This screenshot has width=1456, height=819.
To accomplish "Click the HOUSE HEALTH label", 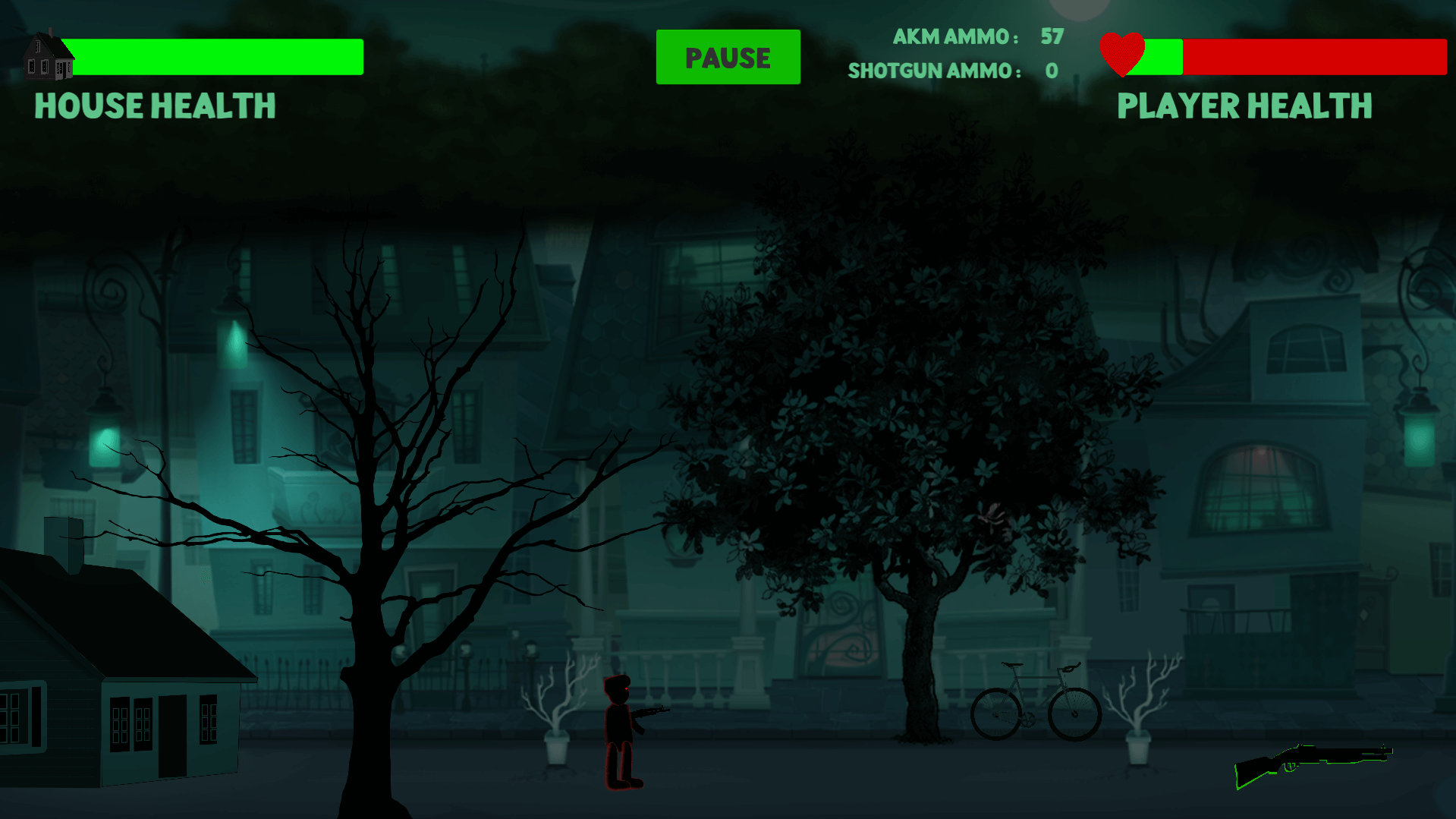I will click(154, 106).
